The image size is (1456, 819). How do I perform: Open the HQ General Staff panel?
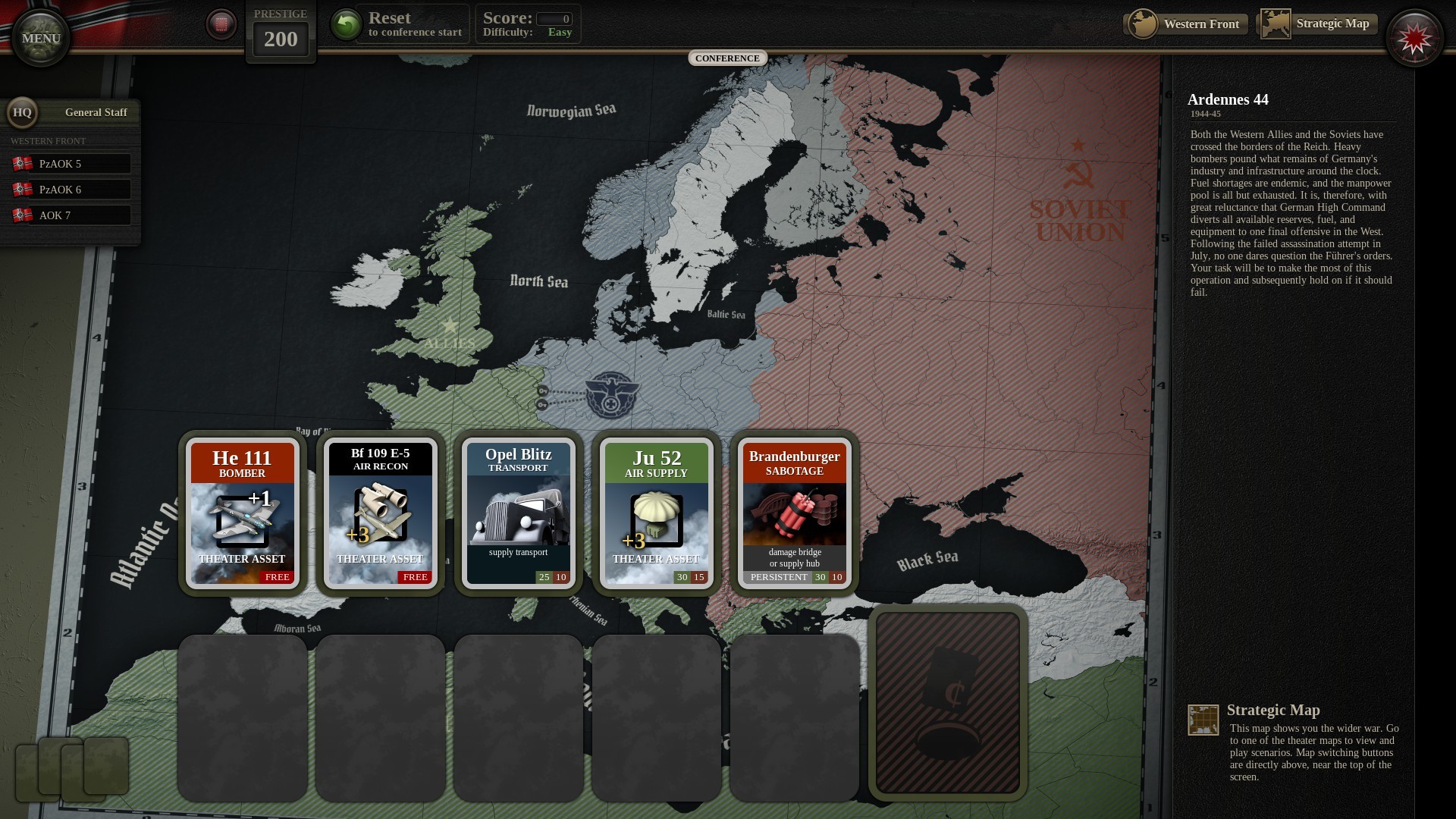tap(71, 113)
